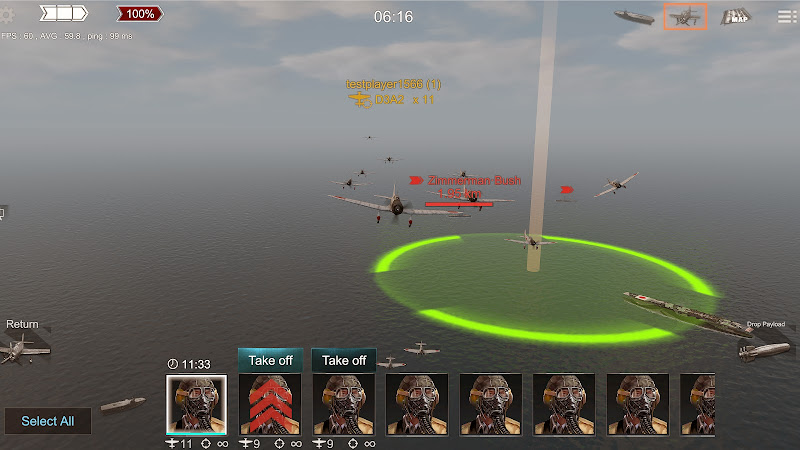
Task: Select the squadron portrait with 11:33 timer
Action: [x=196, y=404]
